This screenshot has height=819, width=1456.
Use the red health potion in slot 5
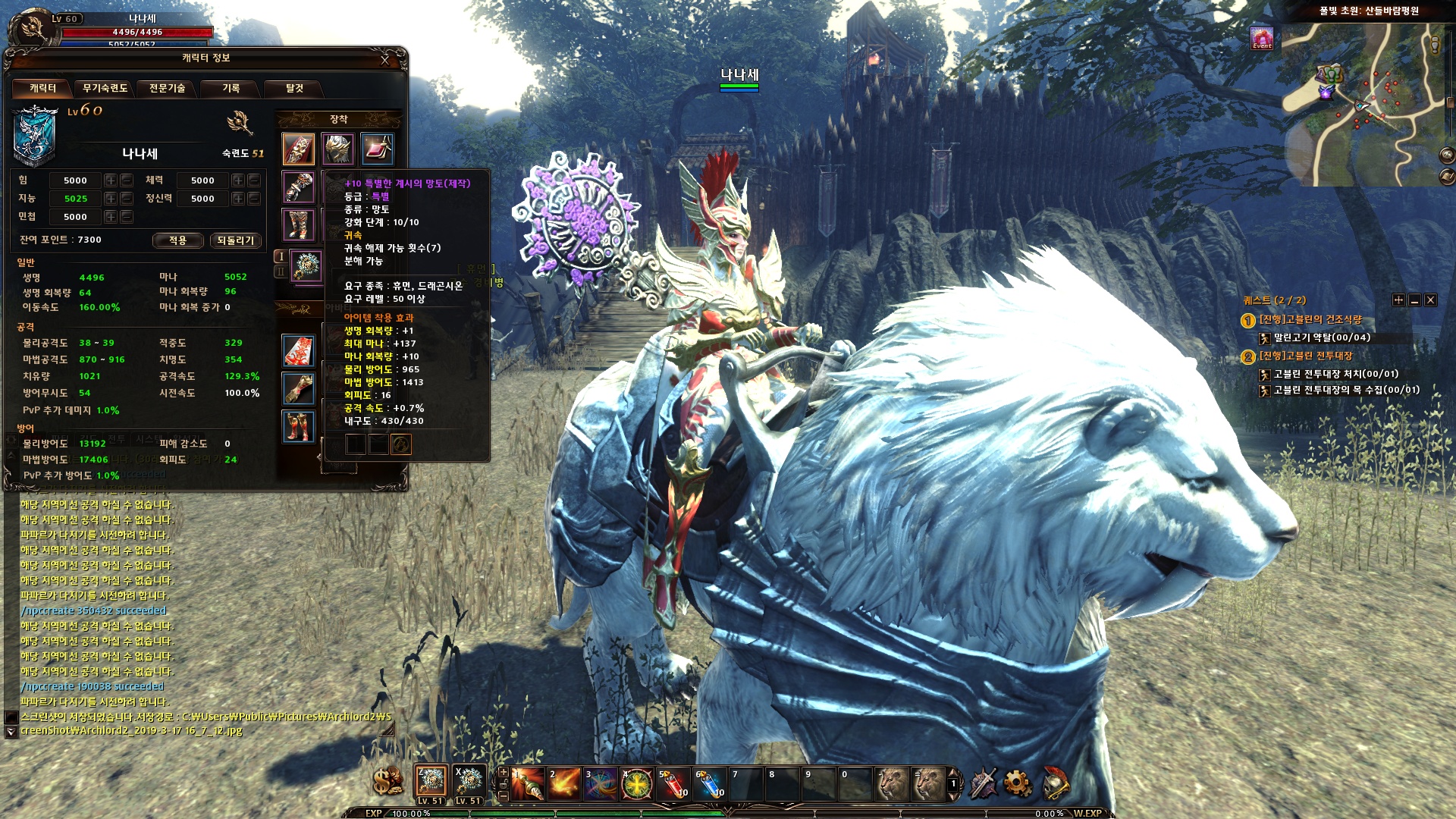pos(673,782)
